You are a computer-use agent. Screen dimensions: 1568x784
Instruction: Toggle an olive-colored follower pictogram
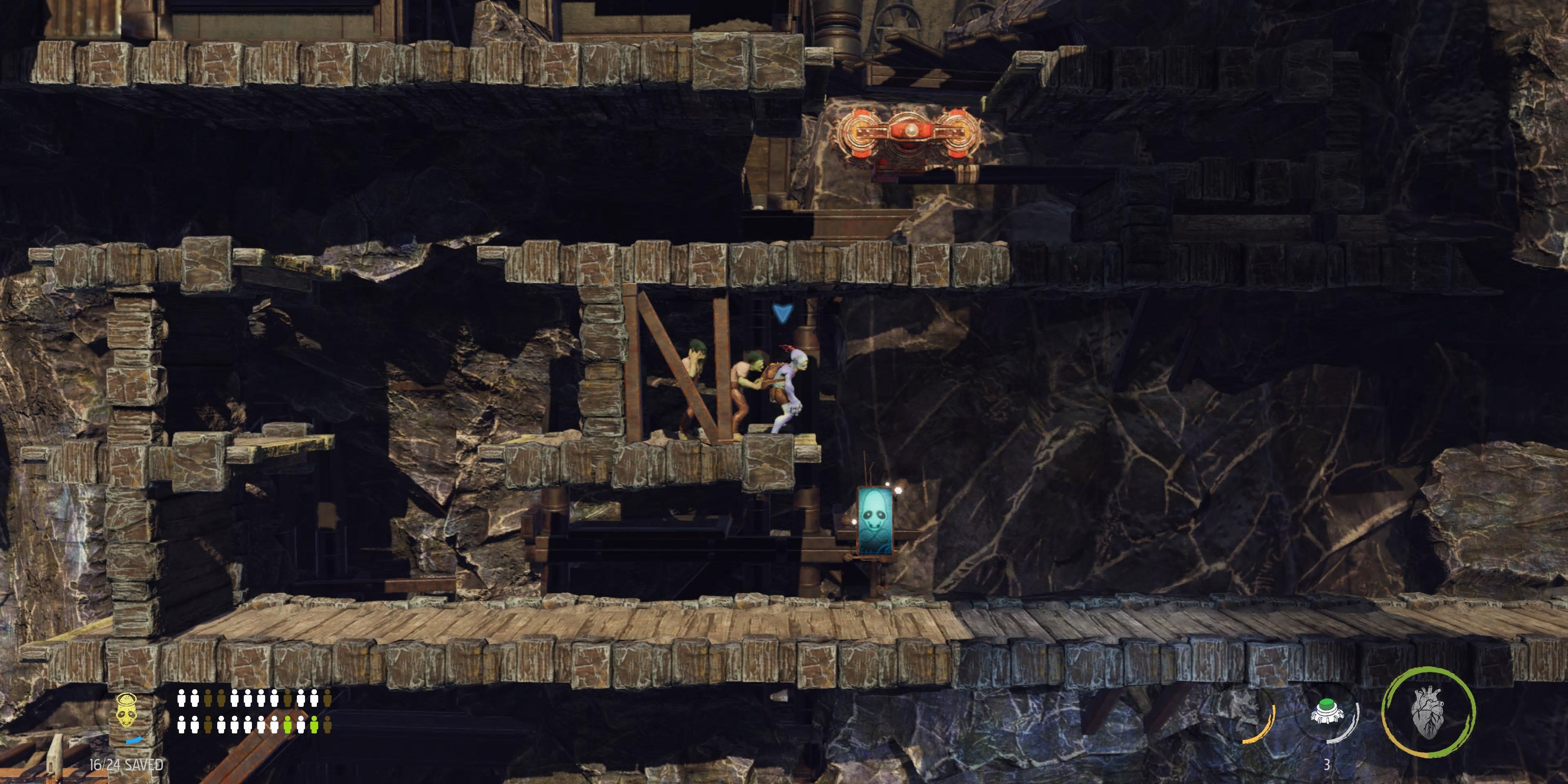tap(207, 699)
